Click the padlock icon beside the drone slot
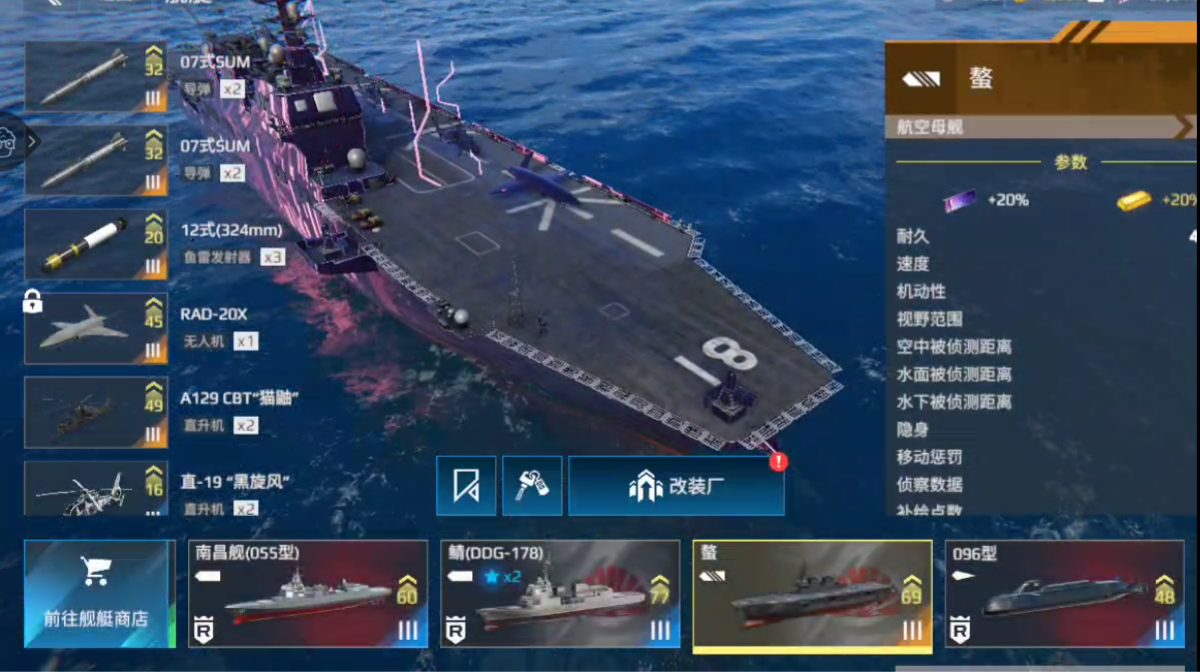The image size is (1200, 672). 32,300
